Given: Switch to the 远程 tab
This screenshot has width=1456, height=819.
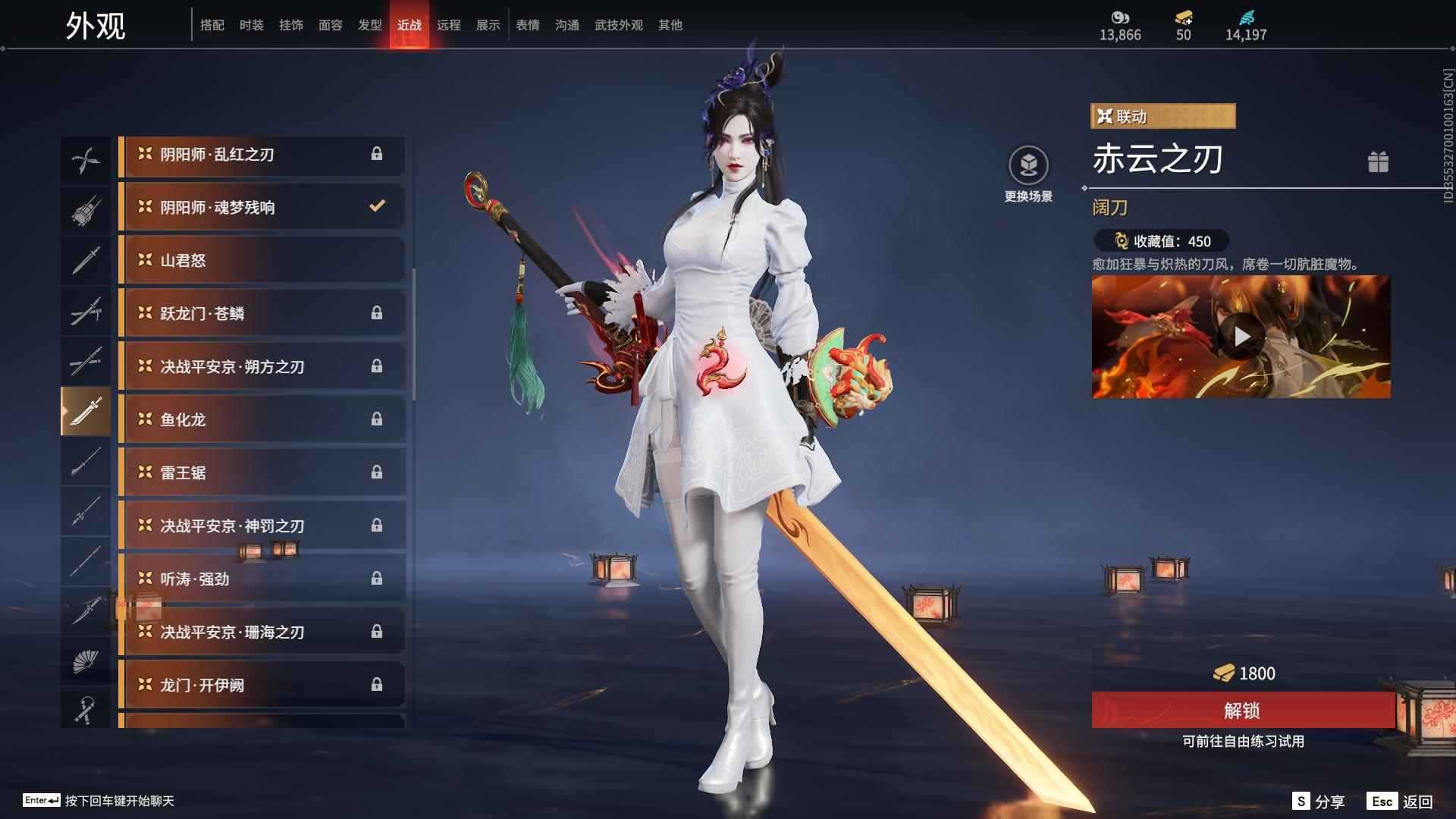Looking at the screenshot, I should (x=450, y=25).
